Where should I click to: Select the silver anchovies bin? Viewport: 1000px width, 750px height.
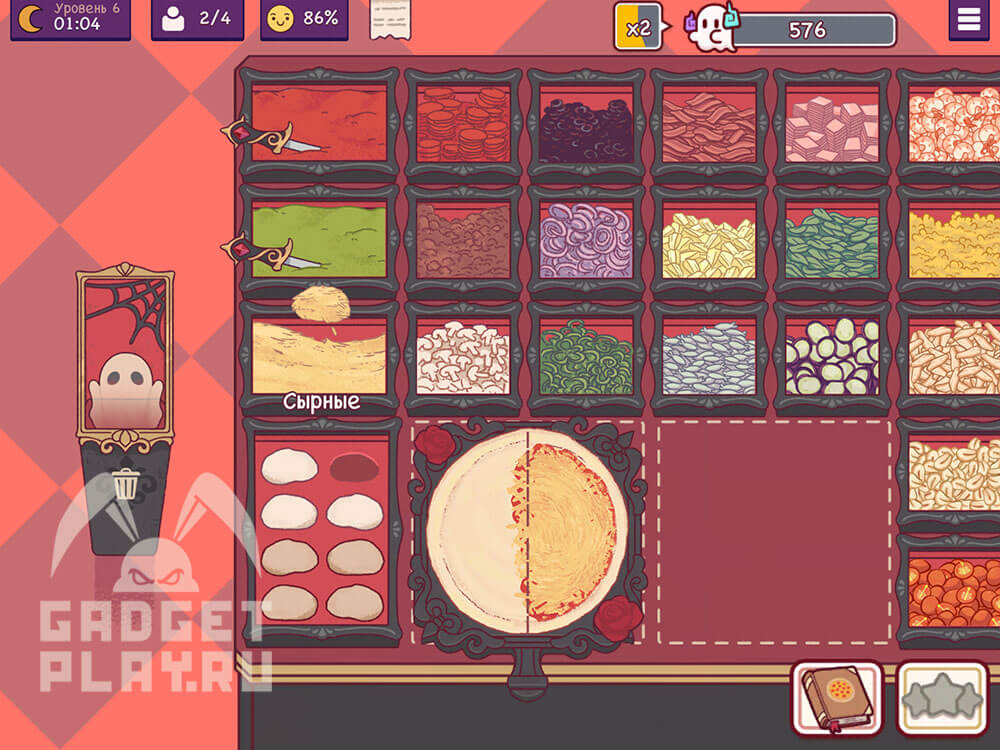(x=709, y=357)
